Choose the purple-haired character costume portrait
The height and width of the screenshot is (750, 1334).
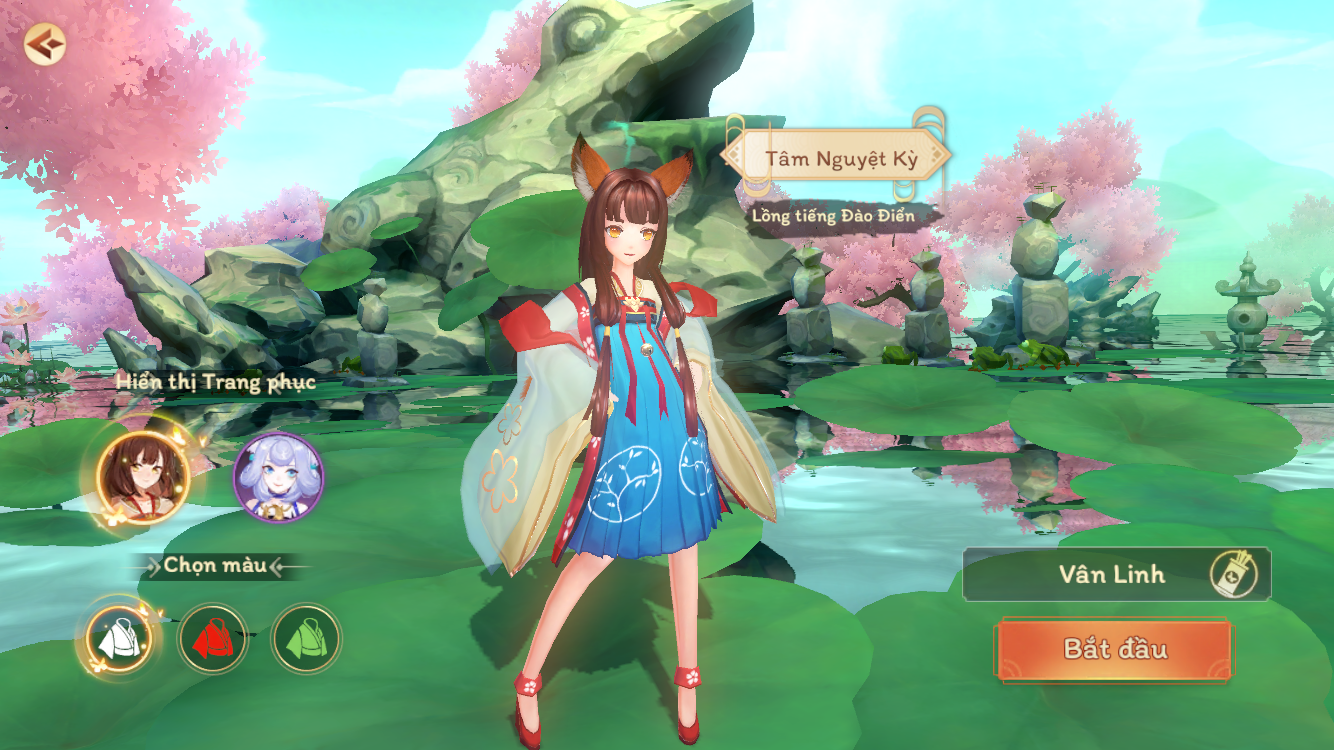point(279,477)
